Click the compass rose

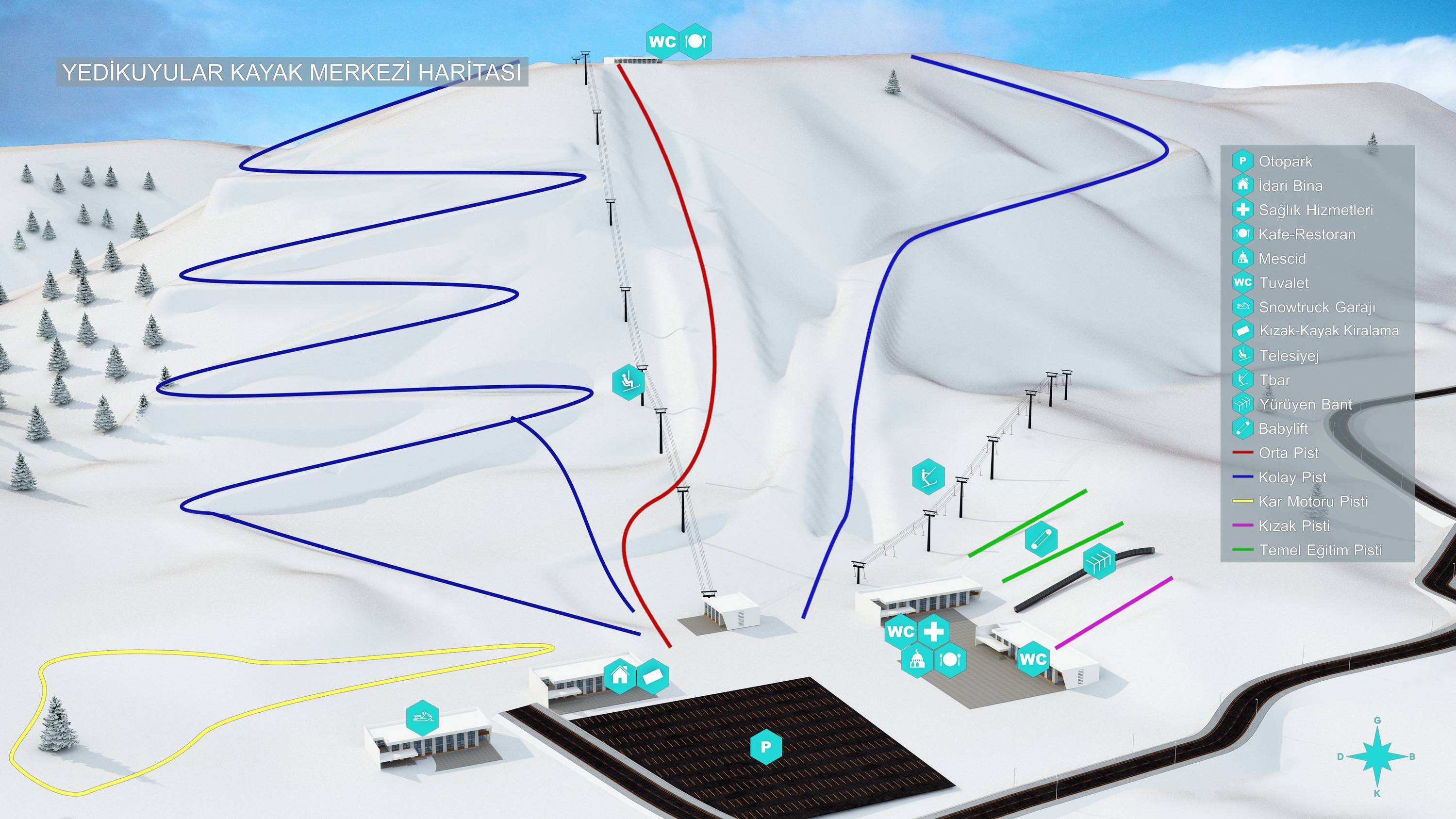coord(1377,757)
